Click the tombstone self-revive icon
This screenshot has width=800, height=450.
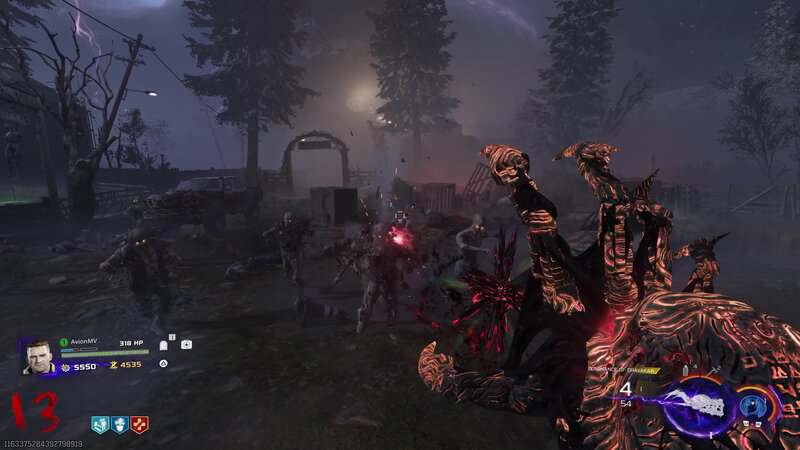point(165,344)
